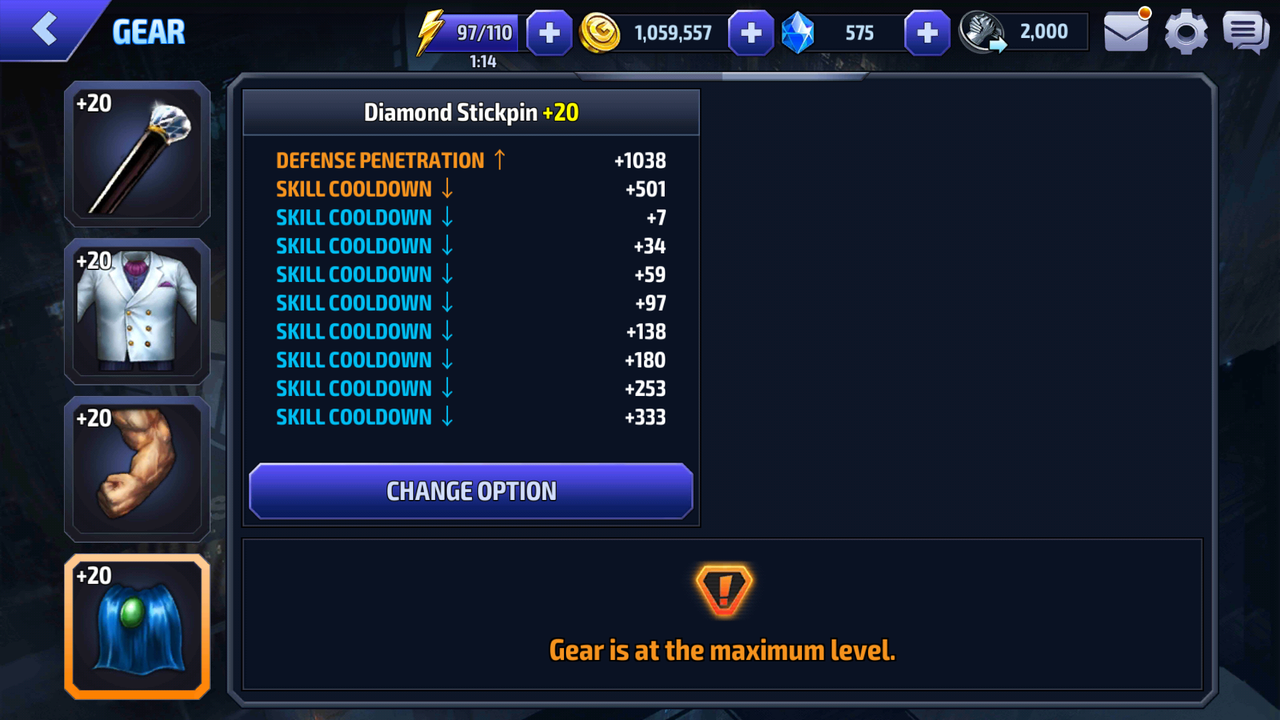Screen dimensions: 1280x720
Task: Pick the blue cape gear slot
Action: 137,626
